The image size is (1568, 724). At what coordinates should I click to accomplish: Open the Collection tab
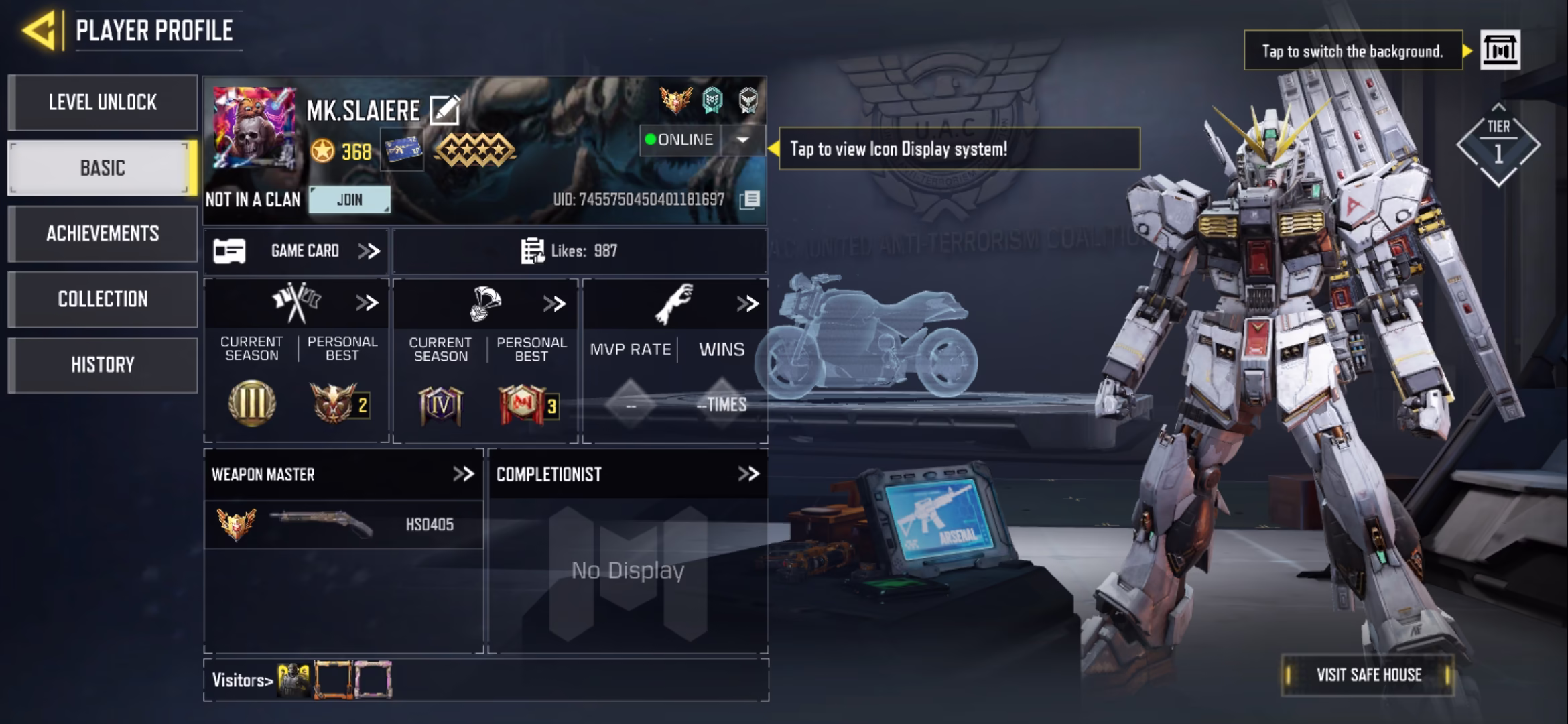pos(103,299)
